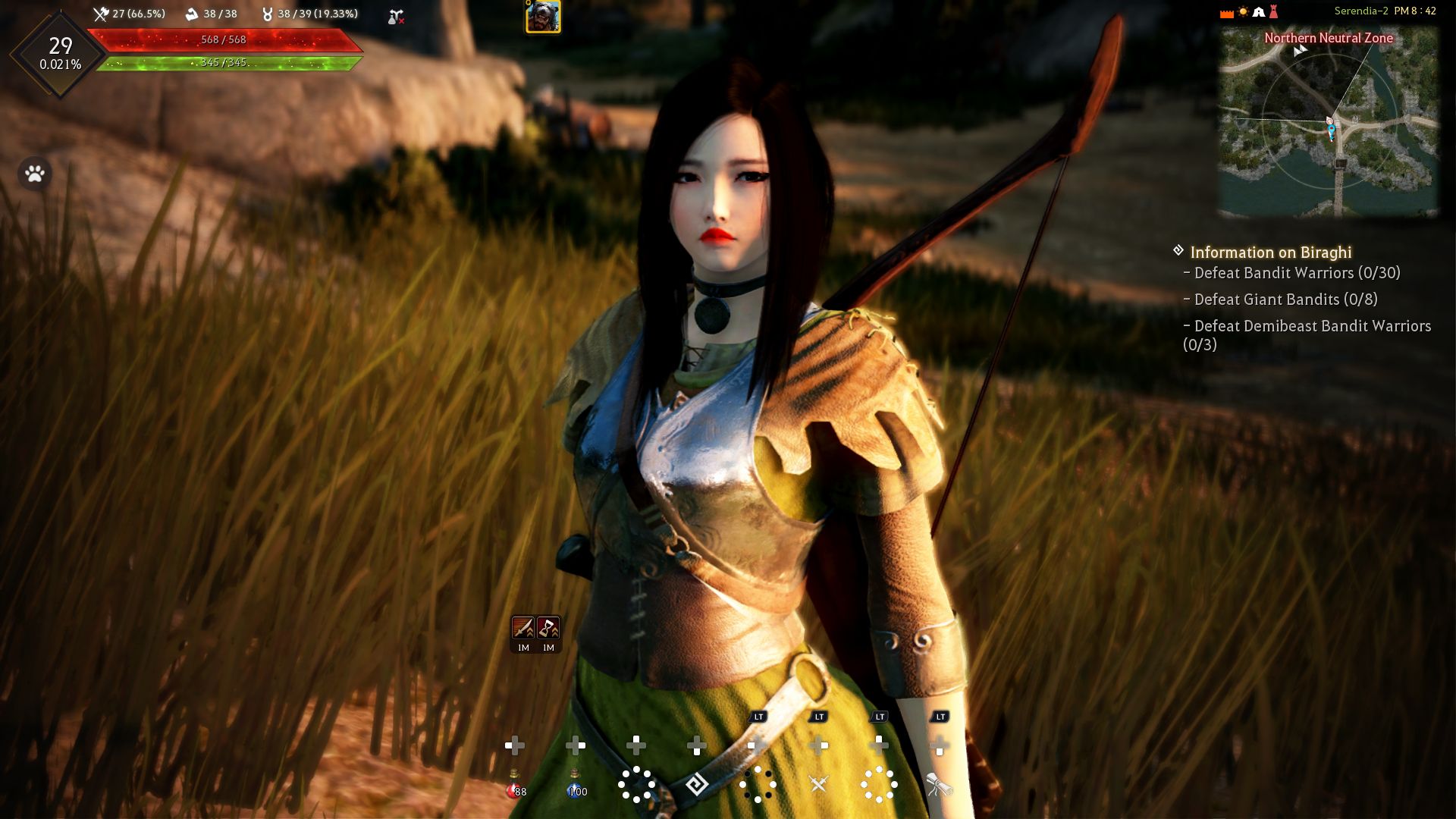This screenshot has height=819, width=1456.
Task: Click the sun weather indicator near Serendia-2
Action: click(x=1243, y=10)
